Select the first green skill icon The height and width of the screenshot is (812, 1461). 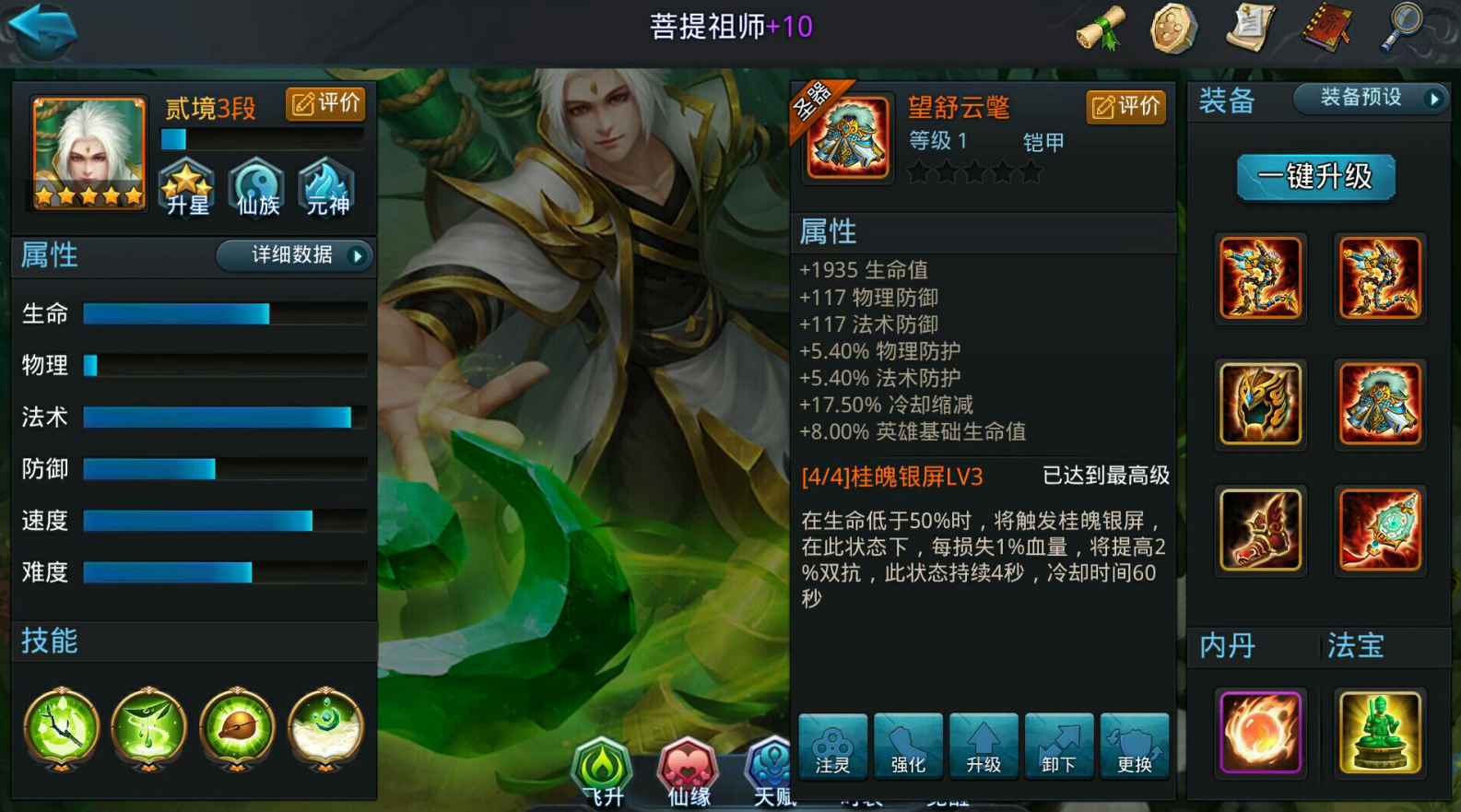[x=59, y=729]
